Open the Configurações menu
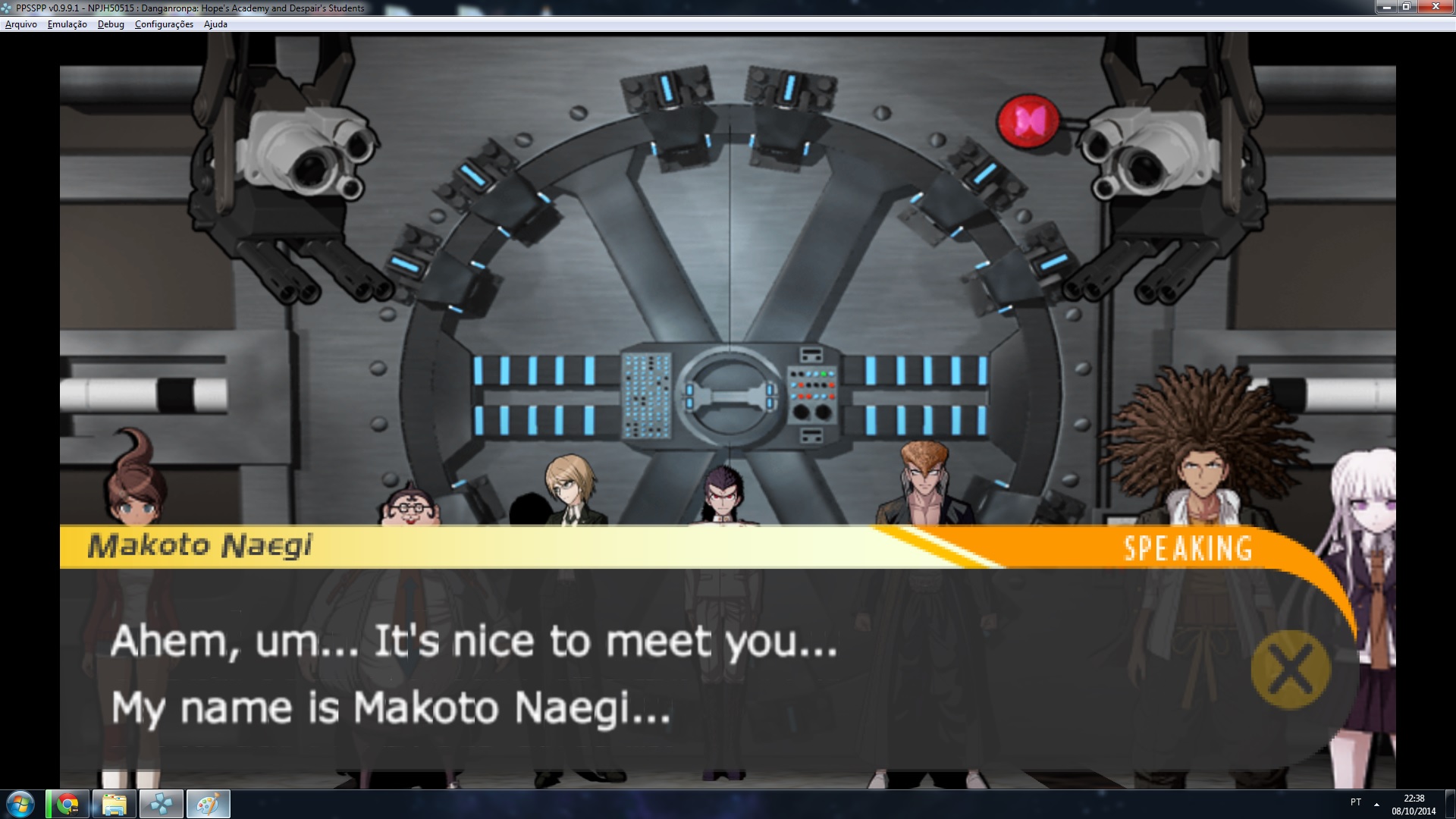Image resolution: width=1456 pixels, height=819 pixels. [164, 24]
